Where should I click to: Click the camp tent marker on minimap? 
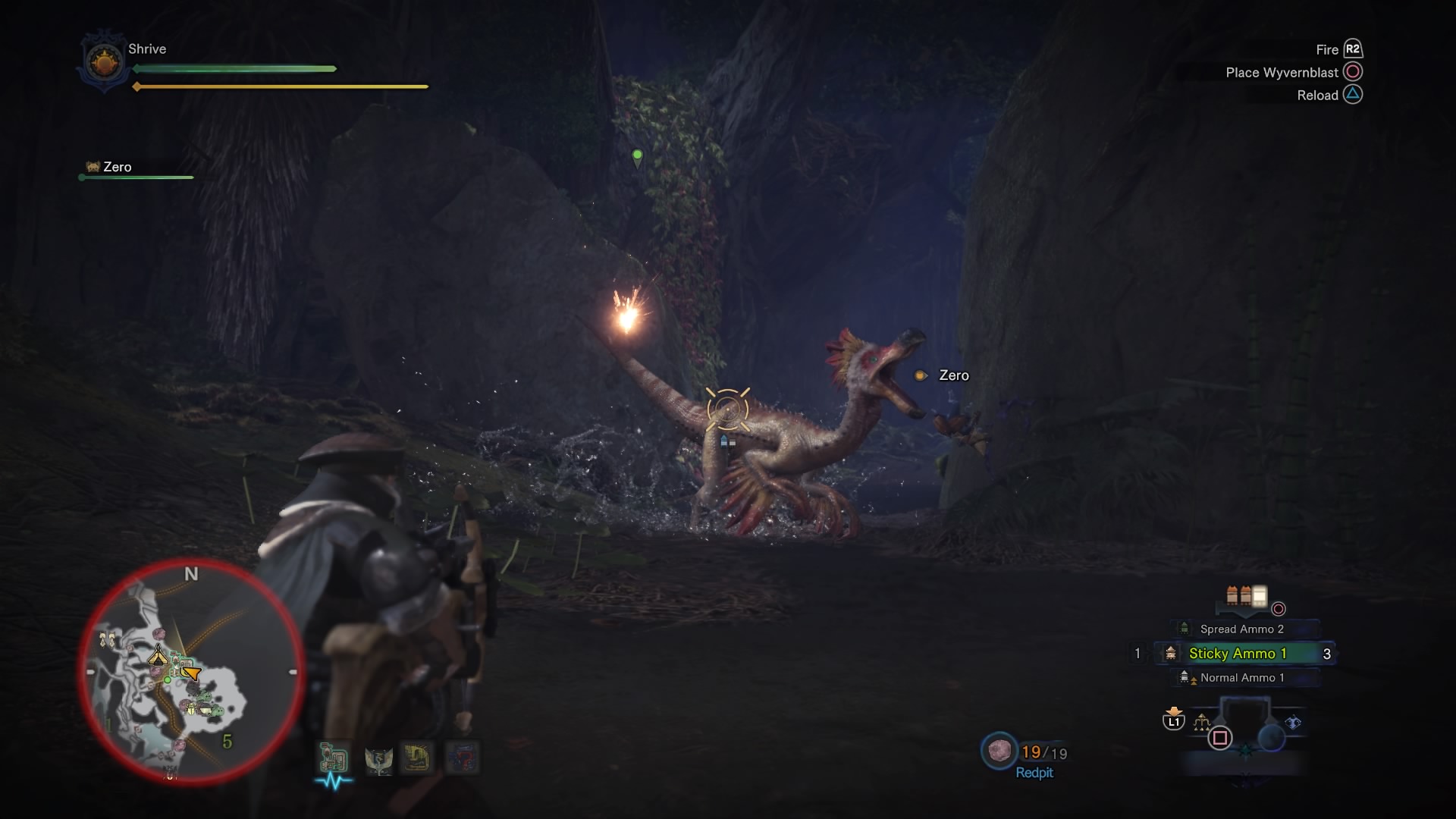tap(158, 656)
